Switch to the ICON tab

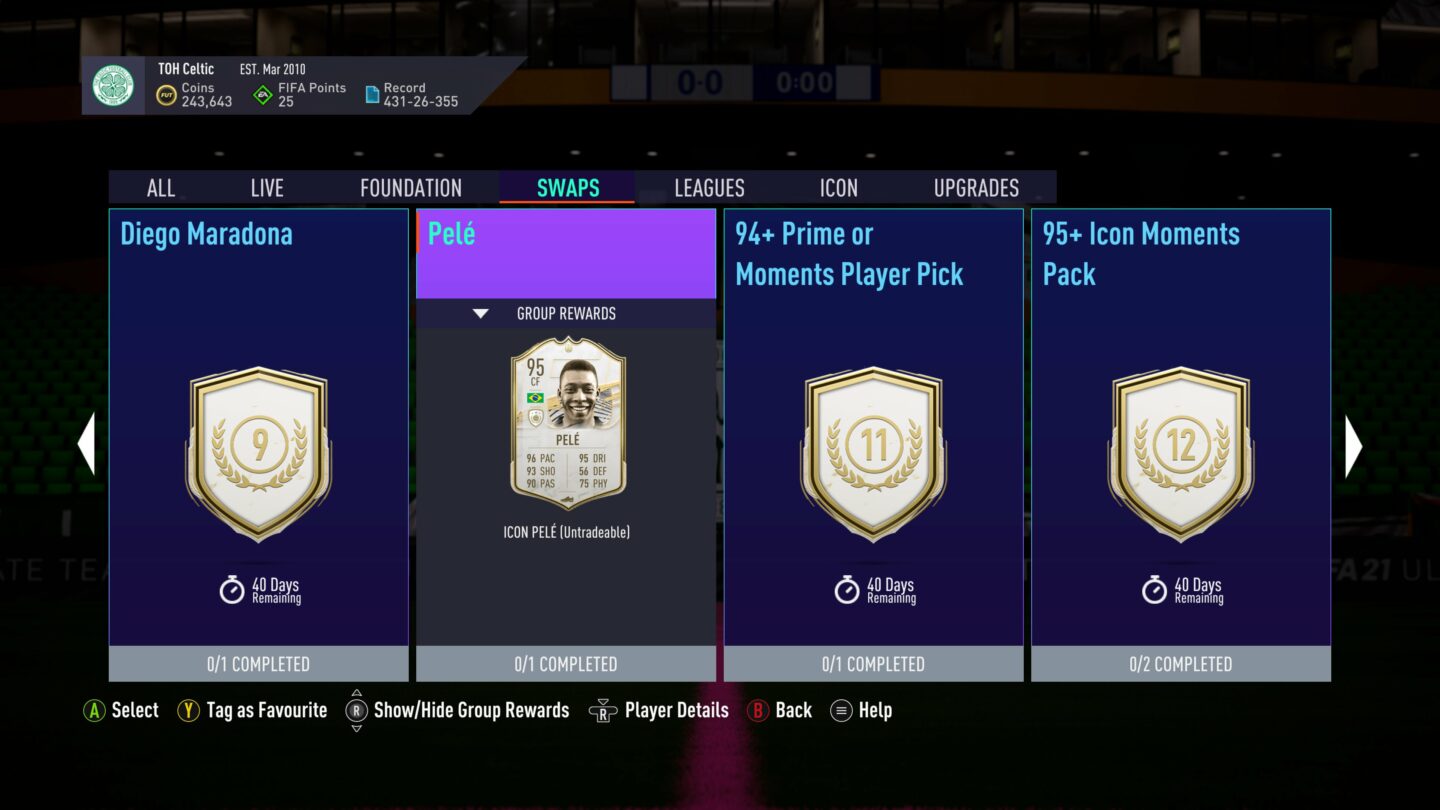coord(838,188)
